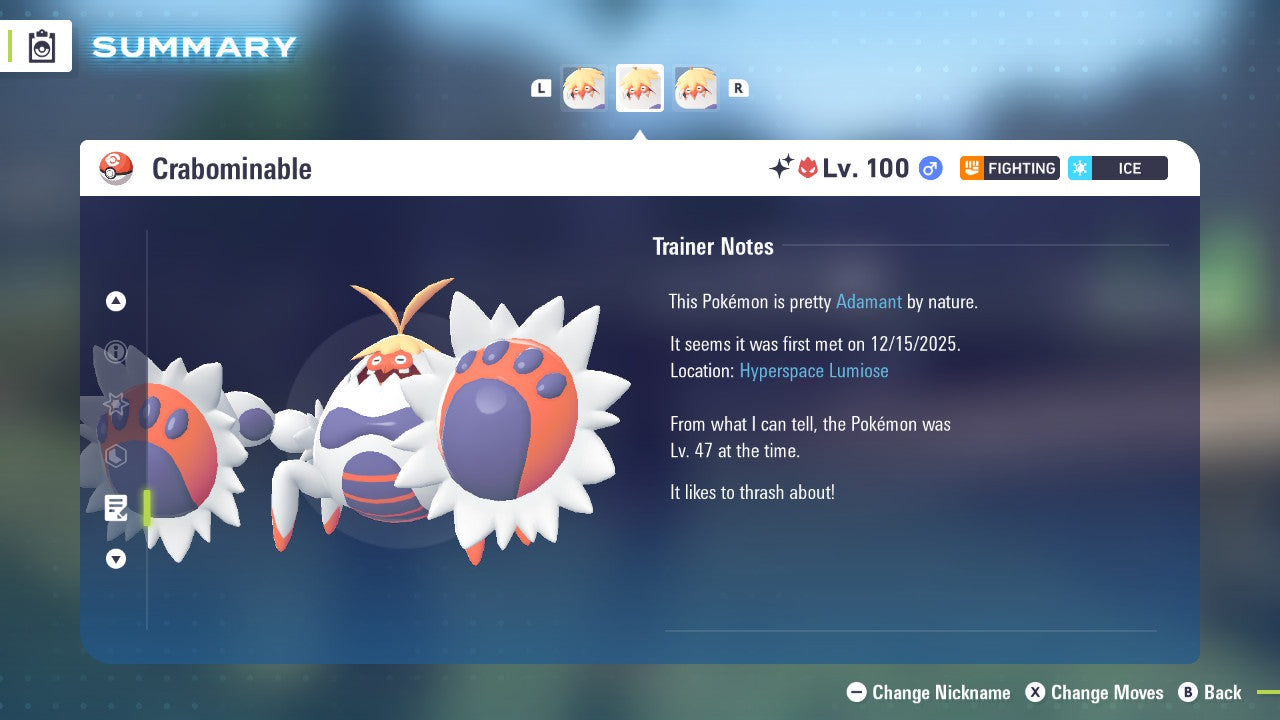The width and height of the screenshot is (1280, 720).
Task: Open the Adamant nature link
Action: pos(869,301)
